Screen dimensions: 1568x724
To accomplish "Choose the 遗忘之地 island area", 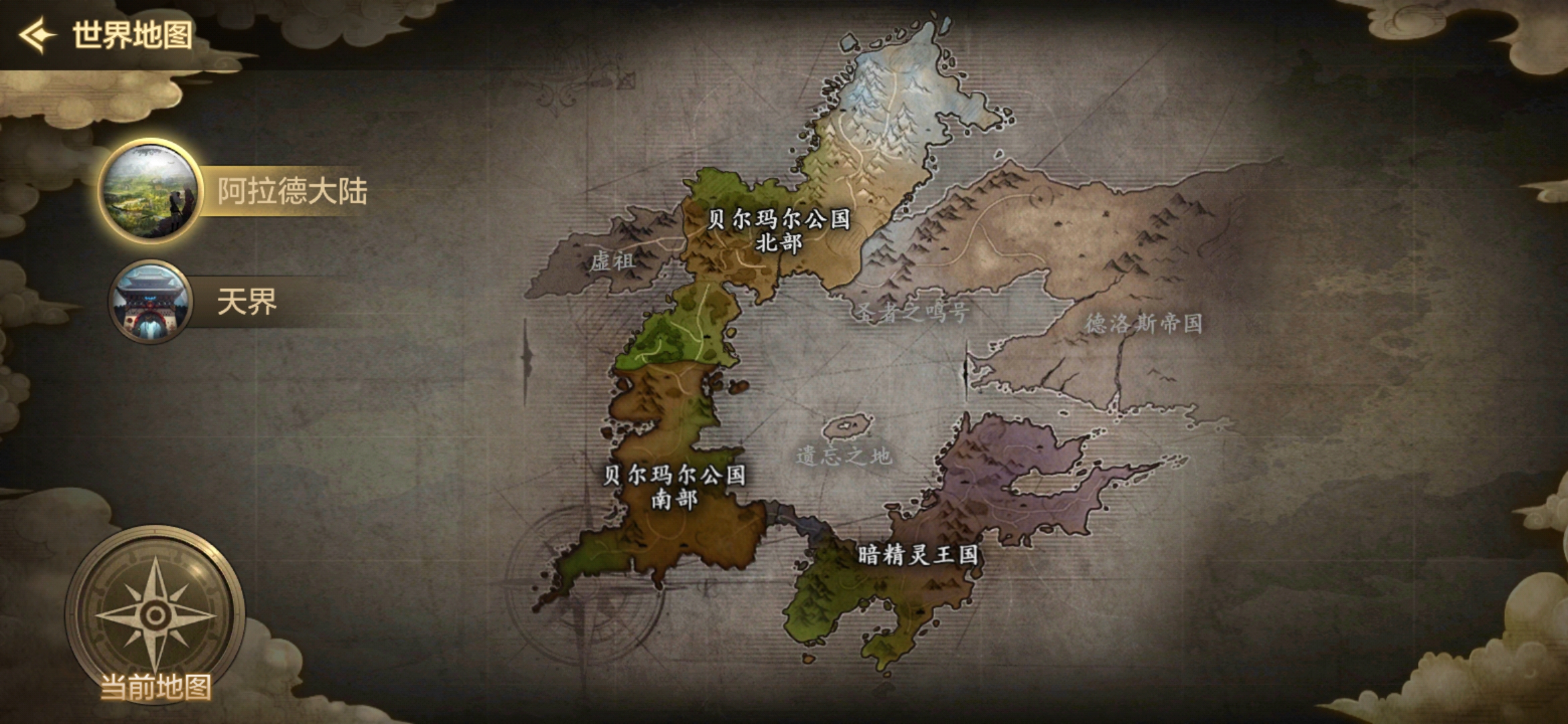I will point(844,456).
